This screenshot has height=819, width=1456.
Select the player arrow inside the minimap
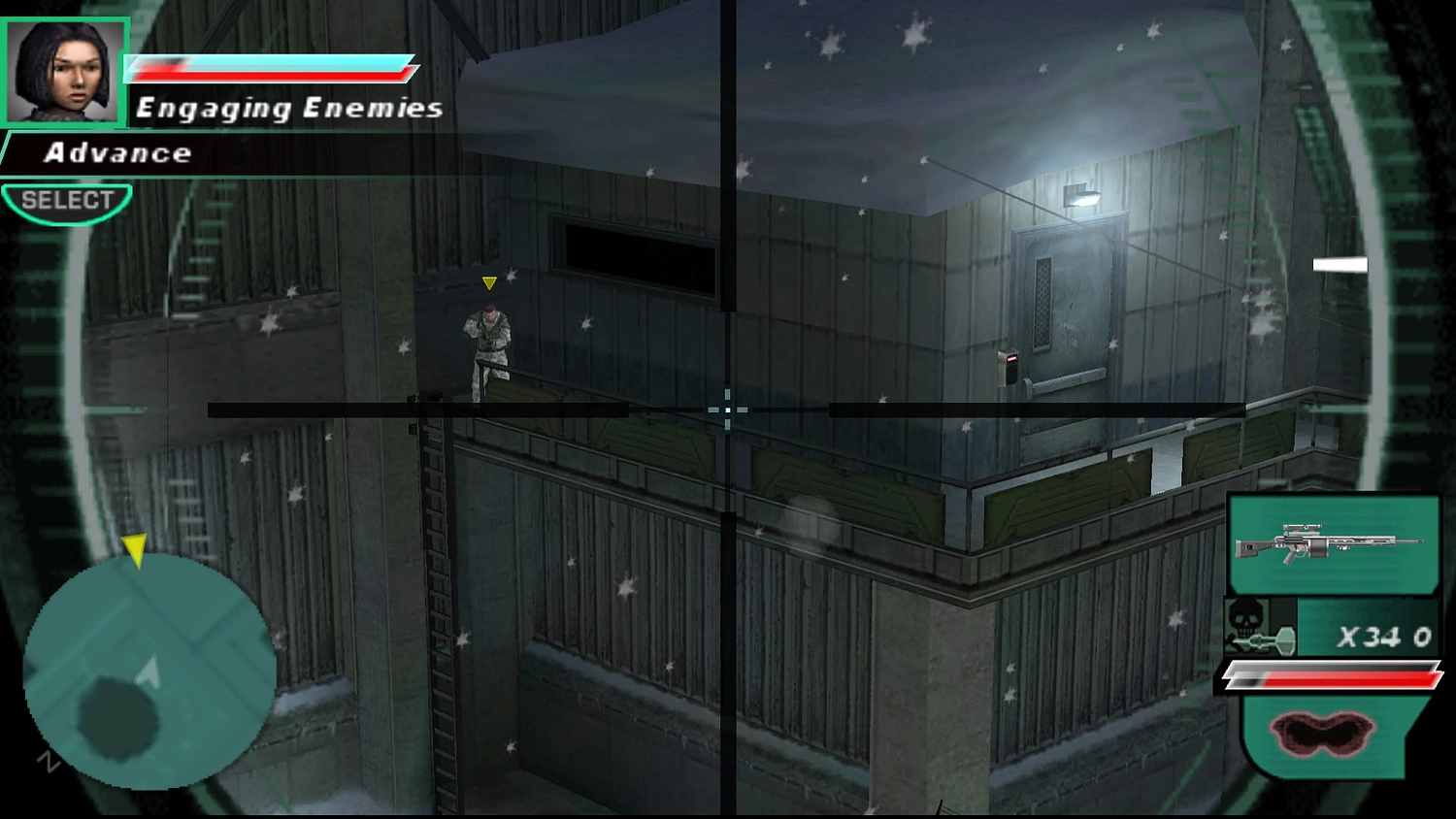[148, 670]
